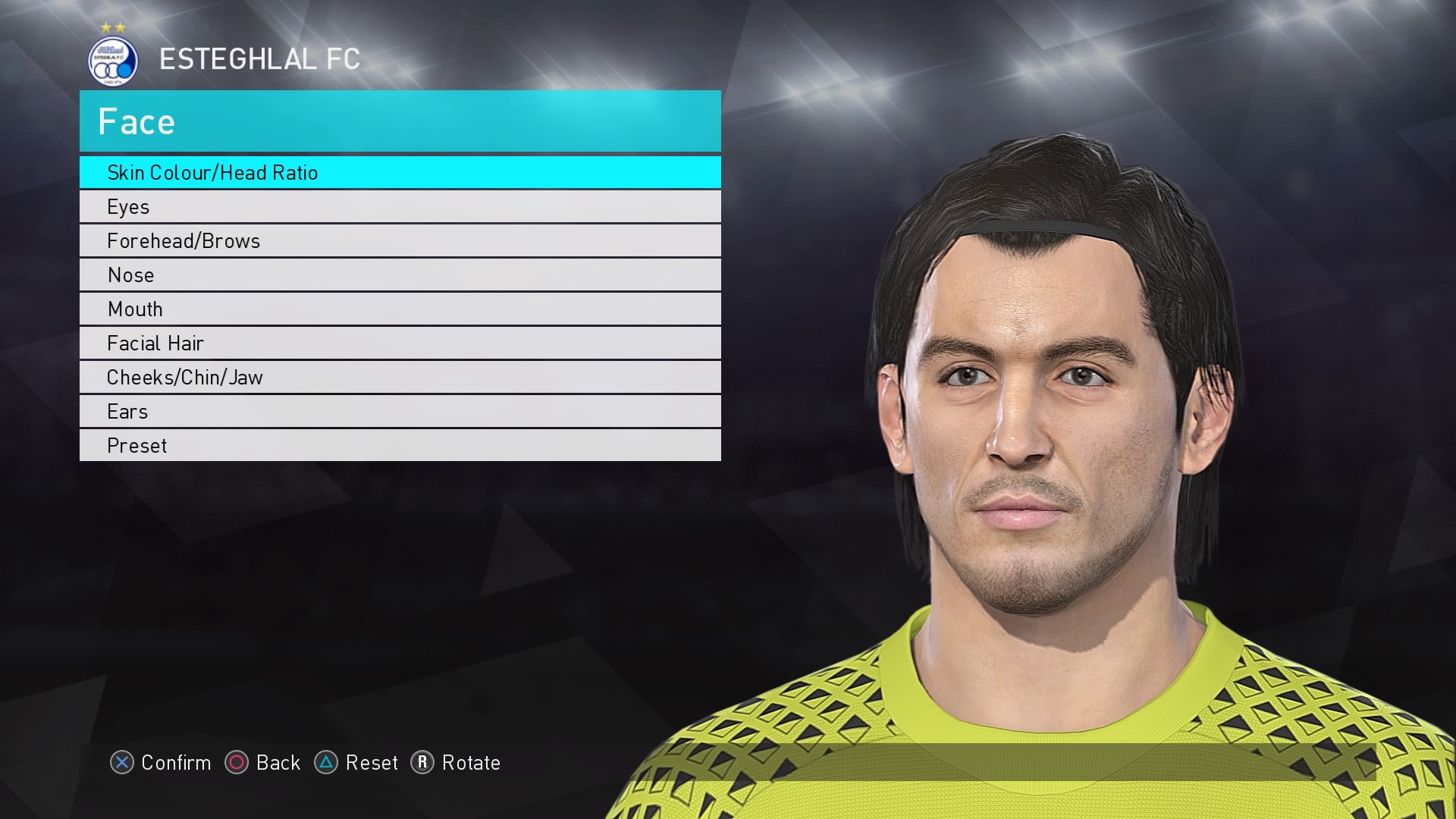Click the cyan Face header banner
Image resolution: width=1456 pixels, height=819 pixels.
coord(400,121)
